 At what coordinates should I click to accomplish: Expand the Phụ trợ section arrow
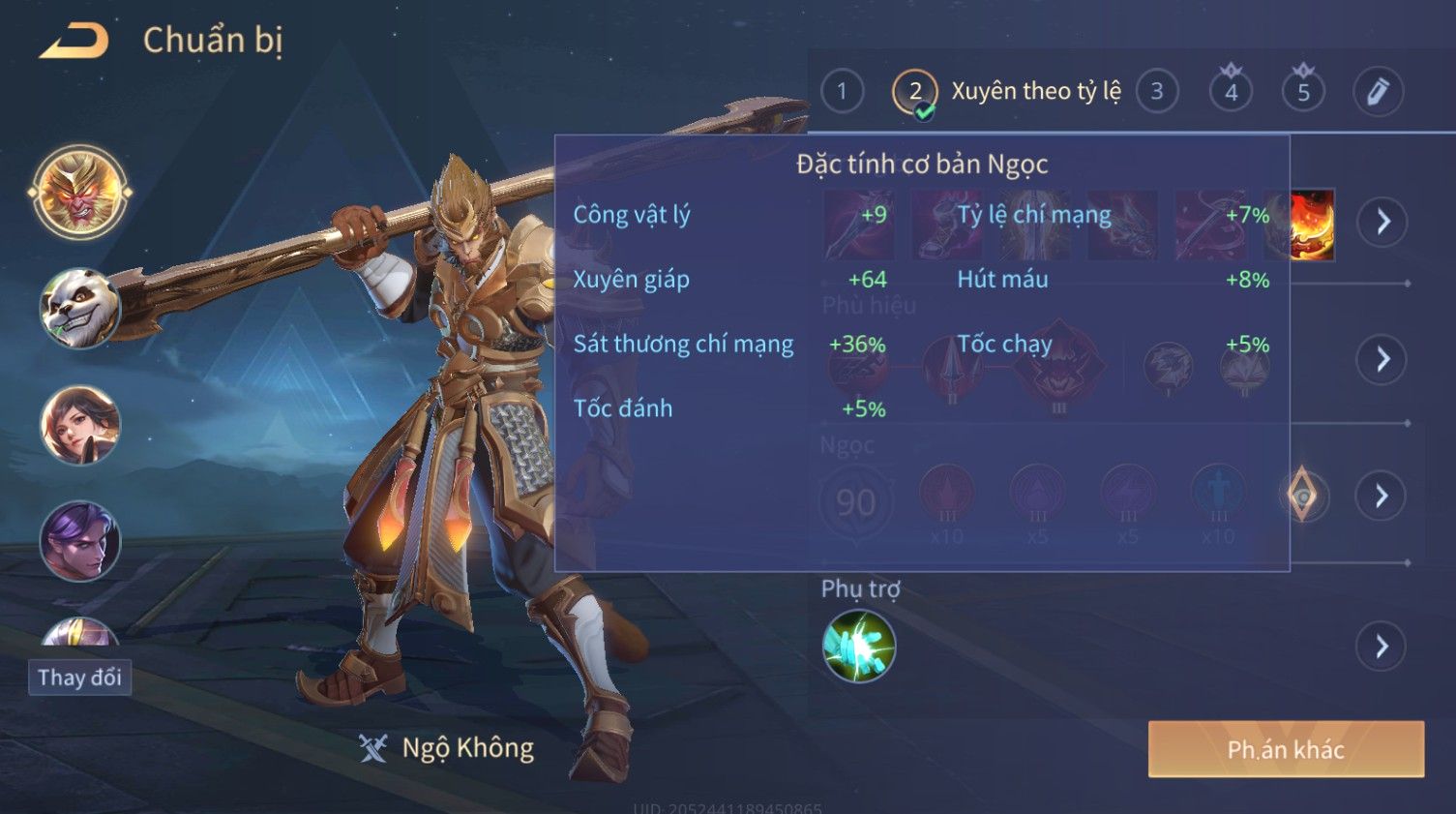coord(1382,646)
